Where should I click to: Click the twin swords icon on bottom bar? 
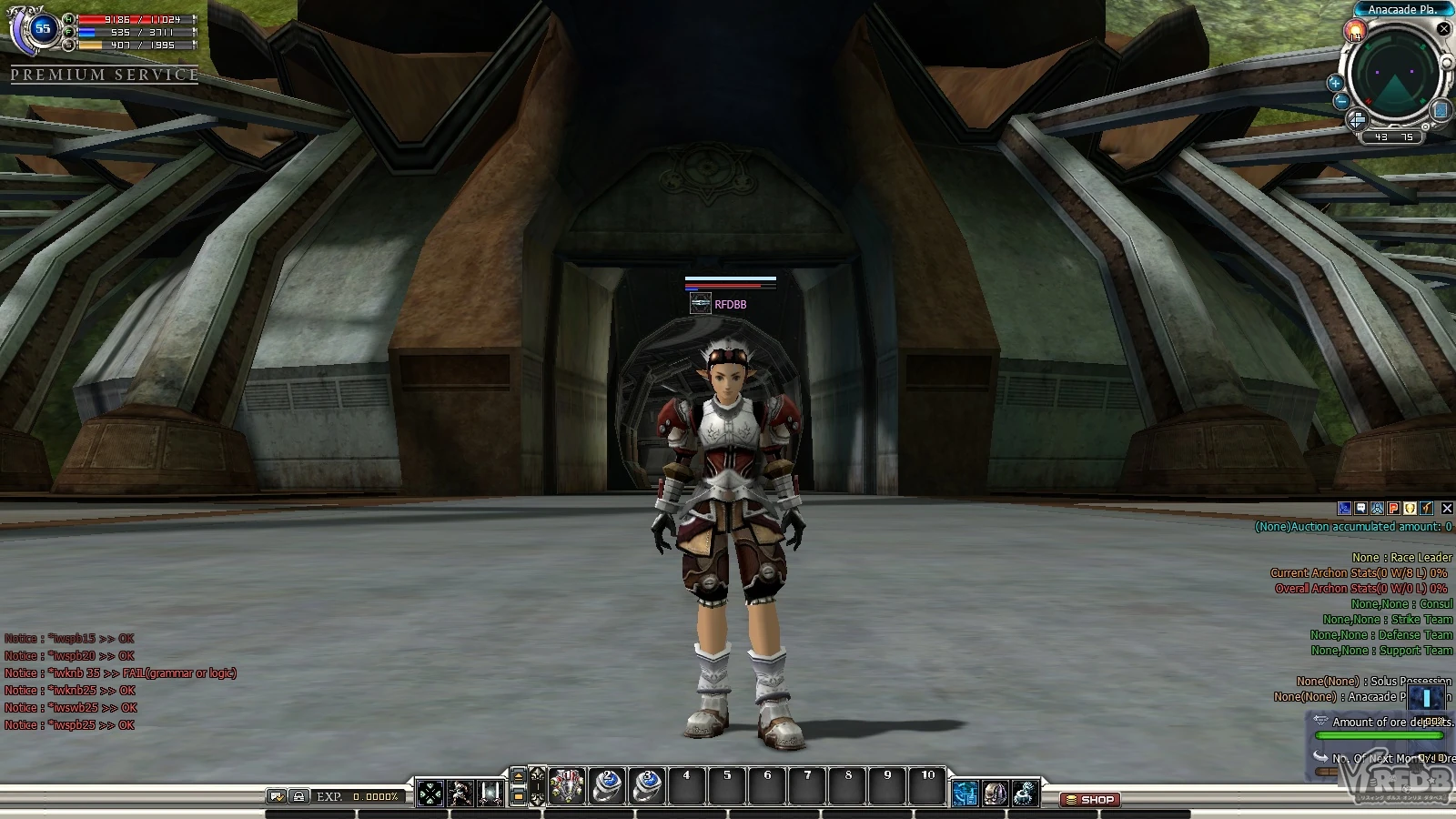pos(490,794)
